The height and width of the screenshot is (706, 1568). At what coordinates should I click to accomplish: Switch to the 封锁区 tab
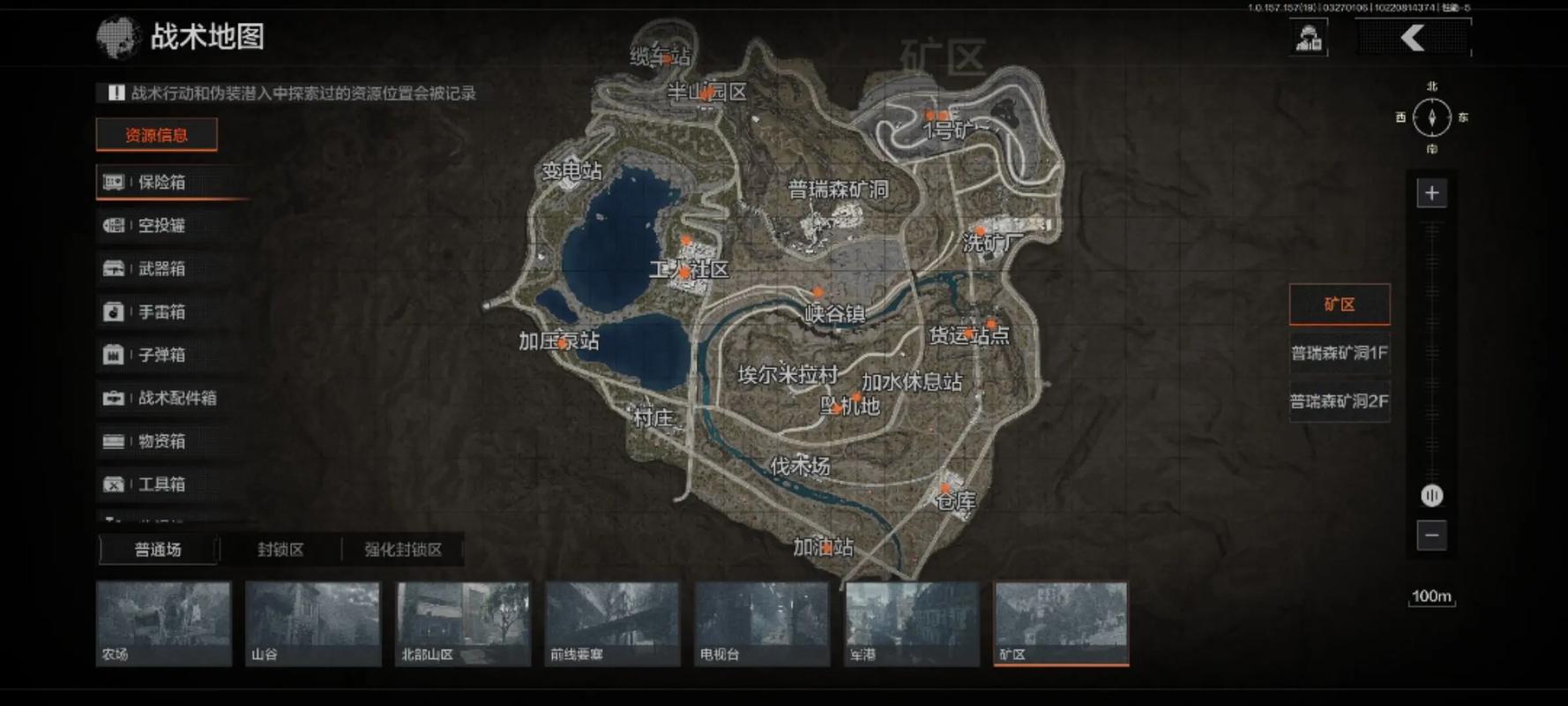point(280,550)
